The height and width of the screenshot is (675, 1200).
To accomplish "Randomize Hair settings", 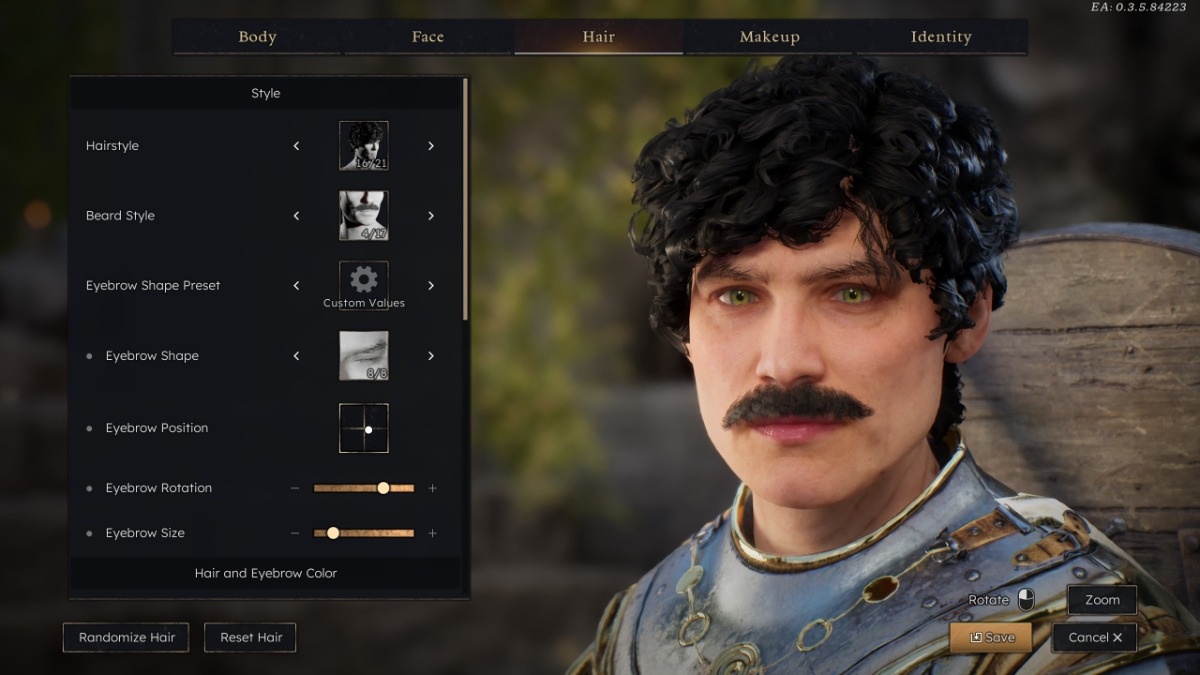I will (x=126, y=637).
